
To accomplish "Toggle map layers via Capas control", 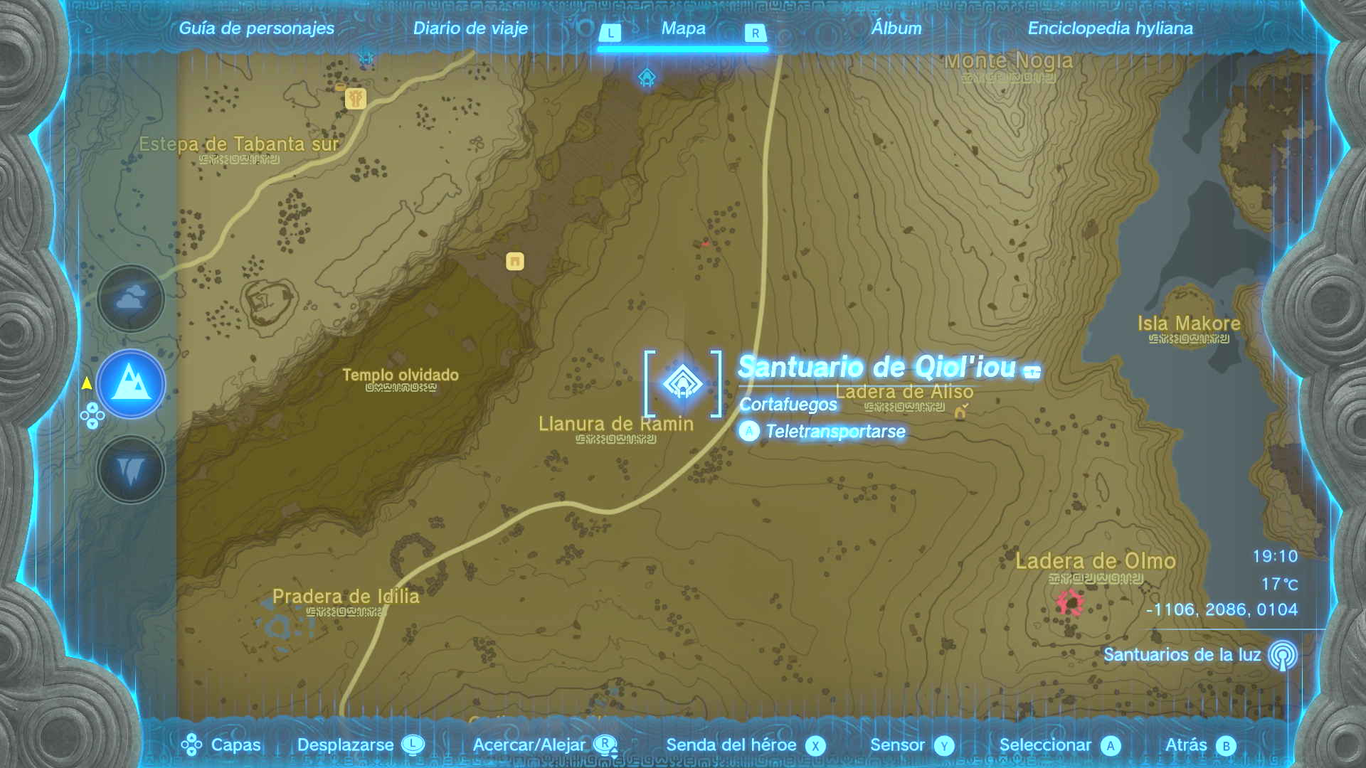I will pyautogui.click(x=236, y=744).
